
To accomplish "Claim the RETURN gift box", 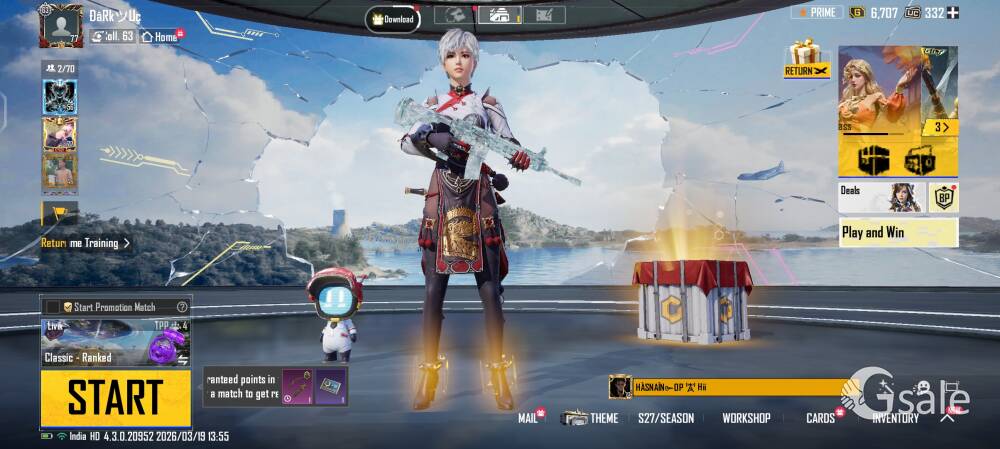I will [x=806, y=60].
